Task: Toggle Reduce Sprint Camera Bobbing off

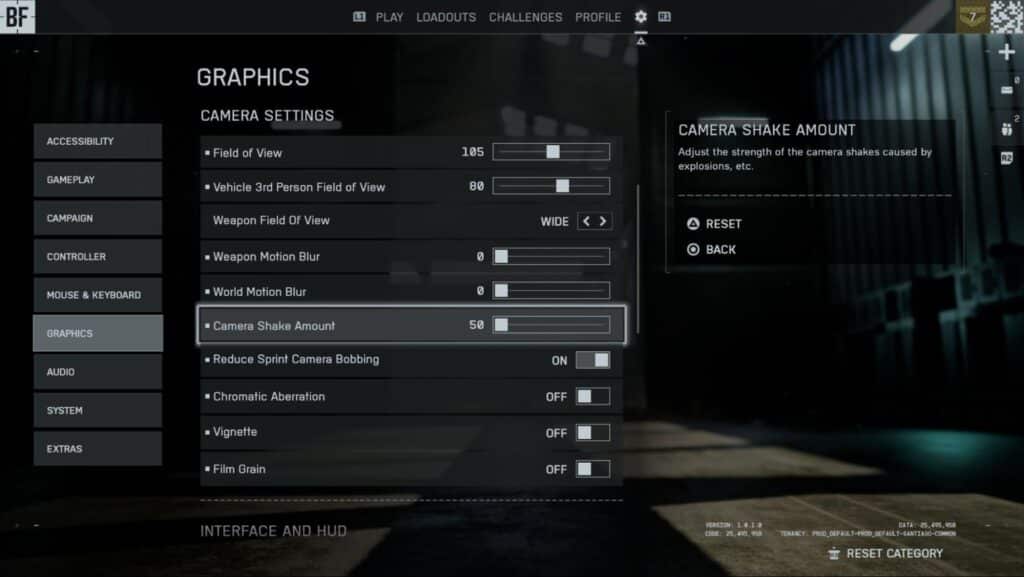Action: click(x=592, y=360)
